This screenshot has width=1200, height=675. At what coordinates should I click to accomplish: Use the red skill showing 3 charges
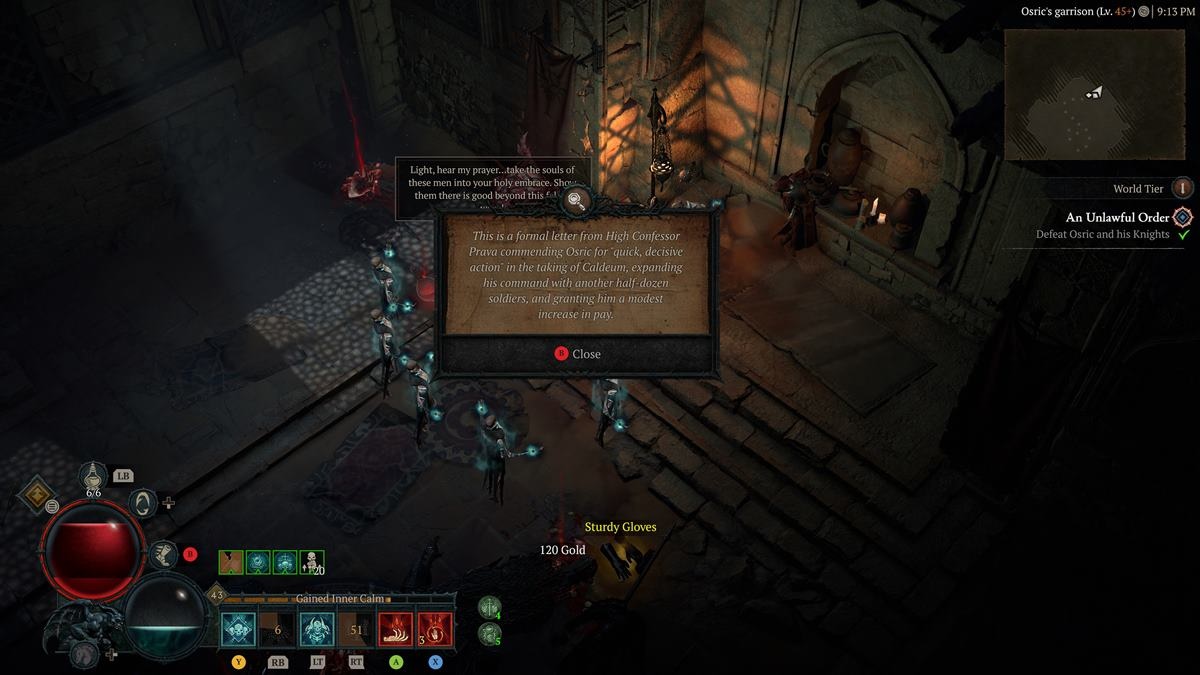click(435, 630)
